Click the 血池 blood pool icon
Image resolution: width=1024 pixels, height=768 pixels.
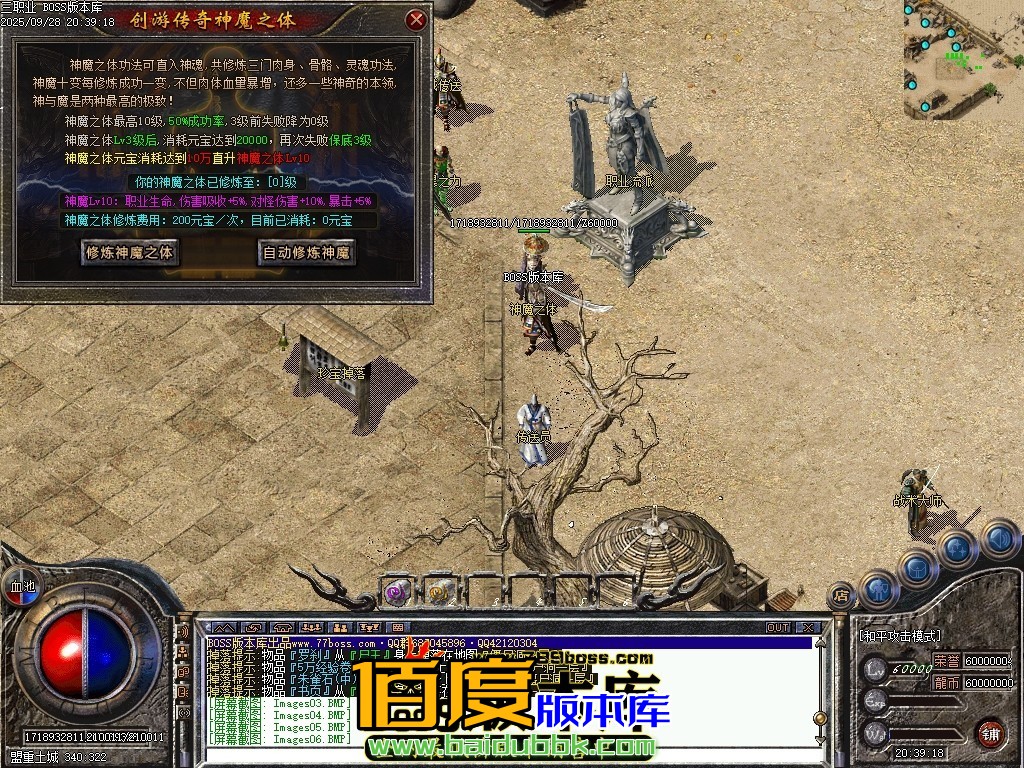(x=21, y=586)
